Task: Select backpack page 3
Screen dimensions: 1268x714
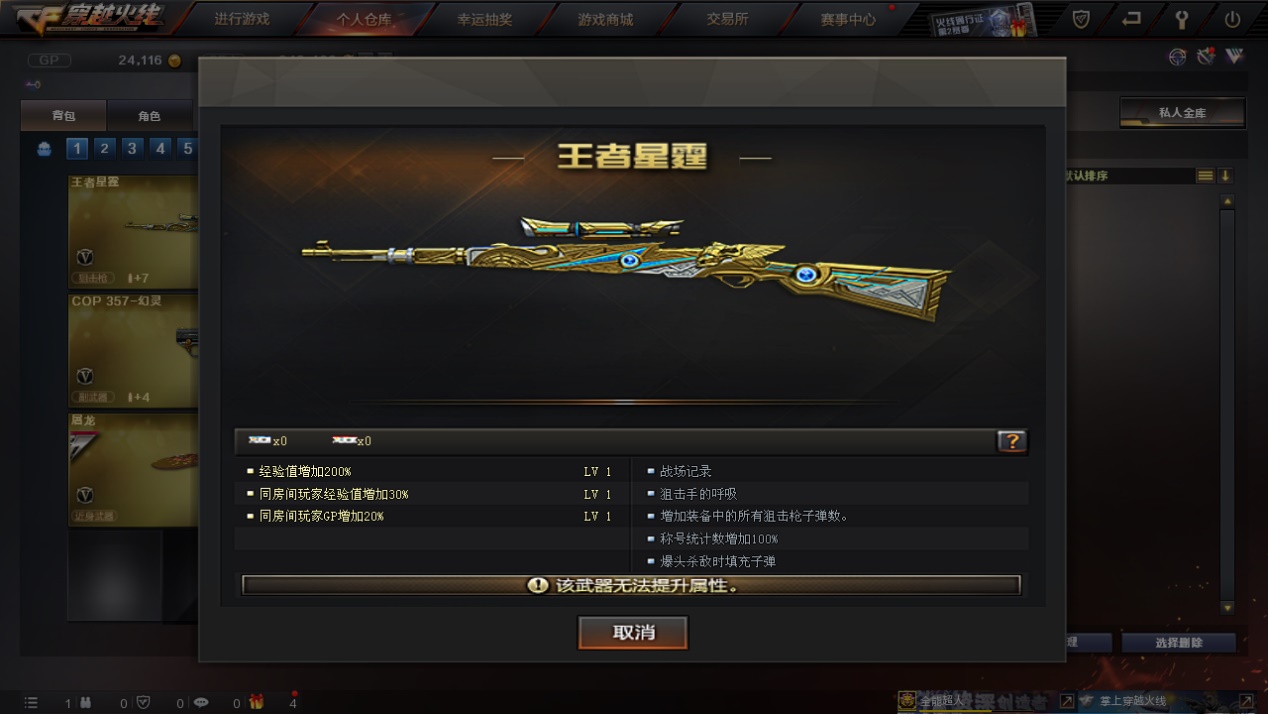Action: click(x=132, y=149)
